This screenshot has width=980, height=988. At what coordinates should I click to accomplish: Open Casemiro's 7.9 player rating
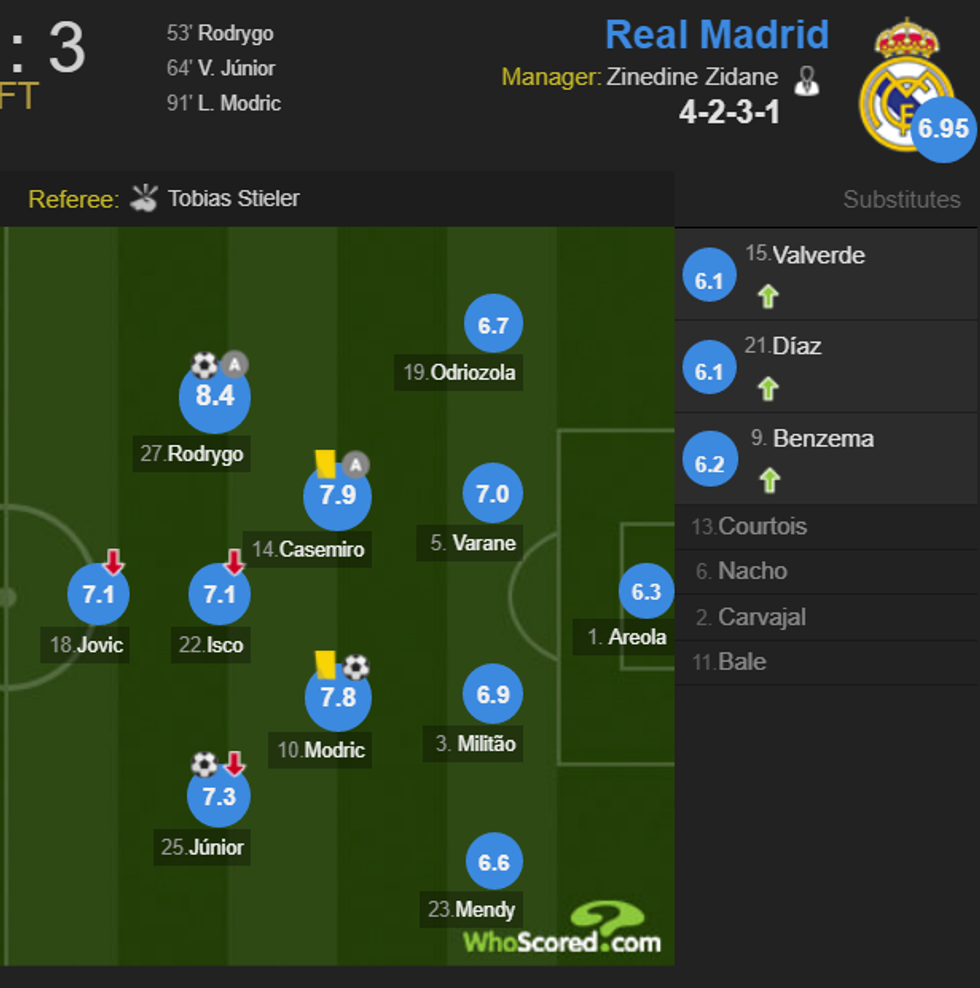pyautogui.click(x=337, y=496)
